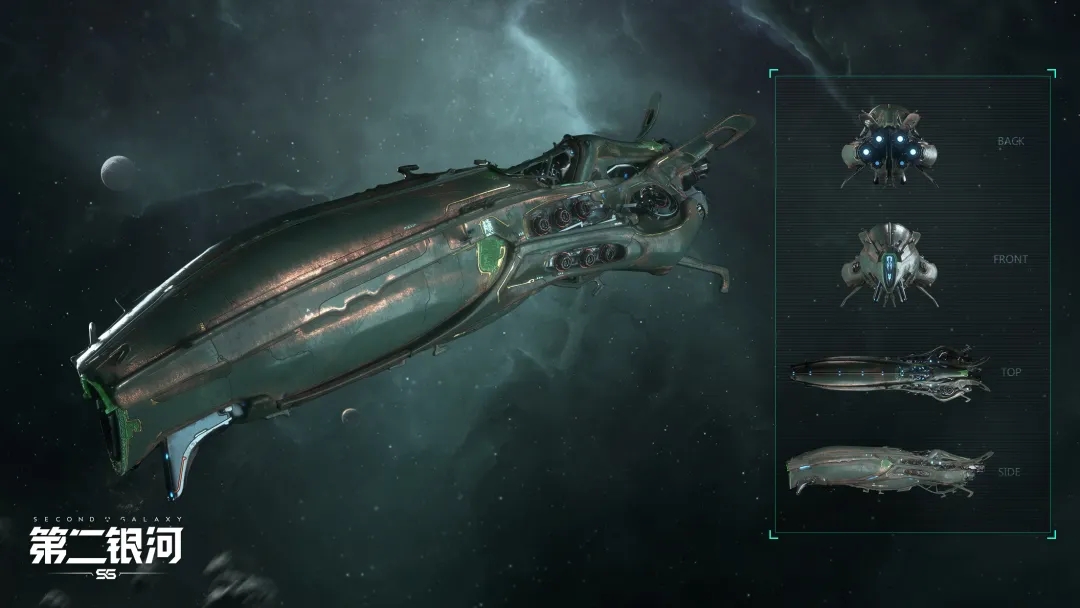The height and width of the screenshot is (608, 1080).
Task: Show the TOP view ship thumbnail
Action: (888, 372)
